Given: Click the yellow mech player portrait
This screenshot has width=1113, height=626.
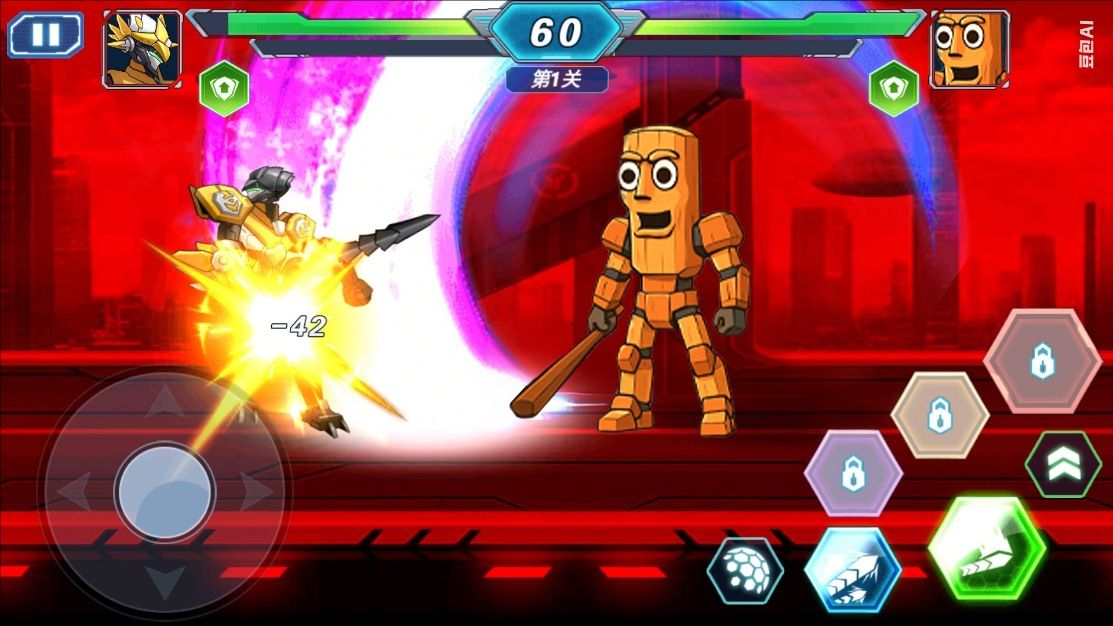Looking at the screenshot, I should coord(143,49).
